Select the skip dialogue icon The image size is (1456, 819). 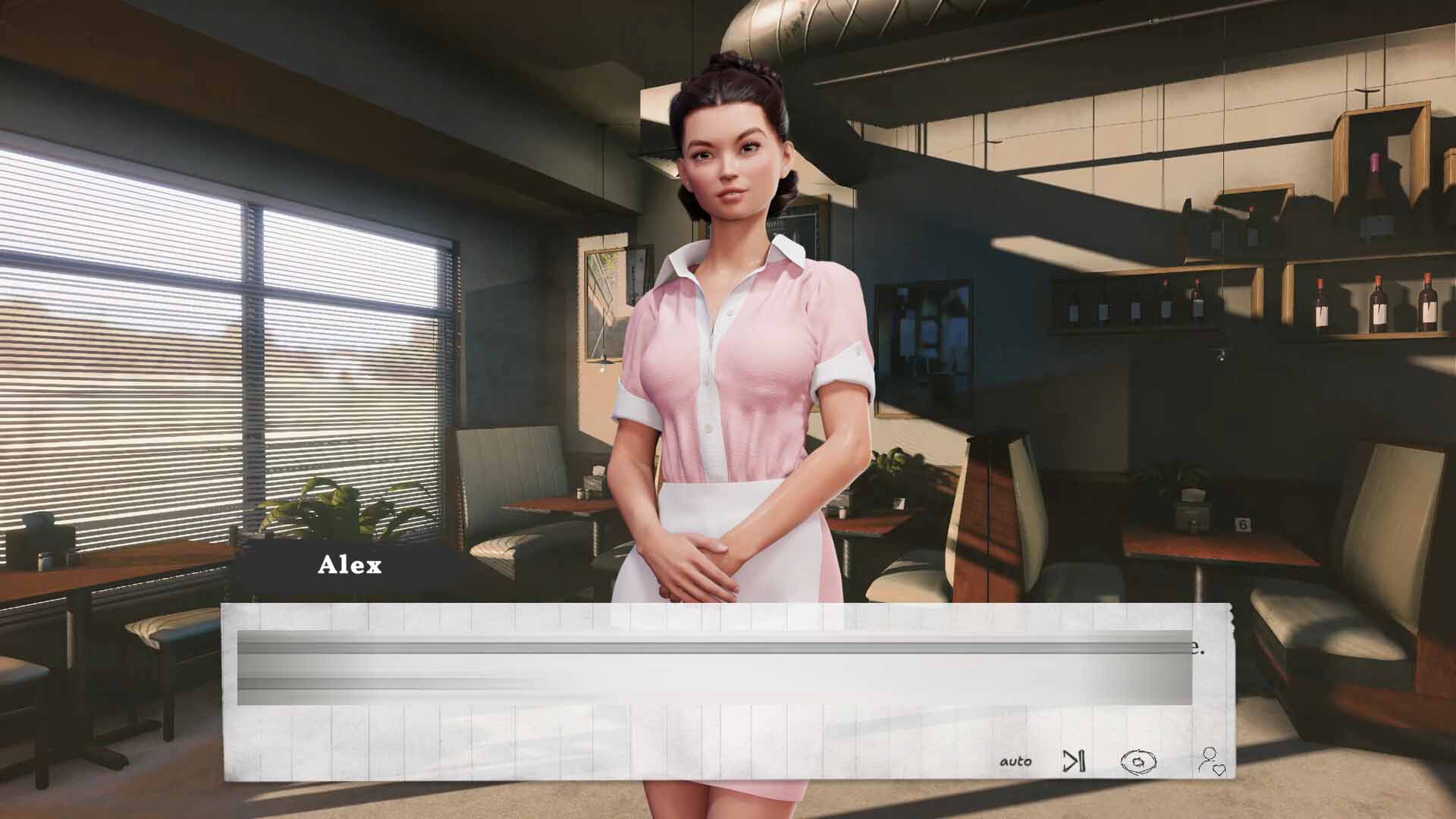tap(1073, 761)
